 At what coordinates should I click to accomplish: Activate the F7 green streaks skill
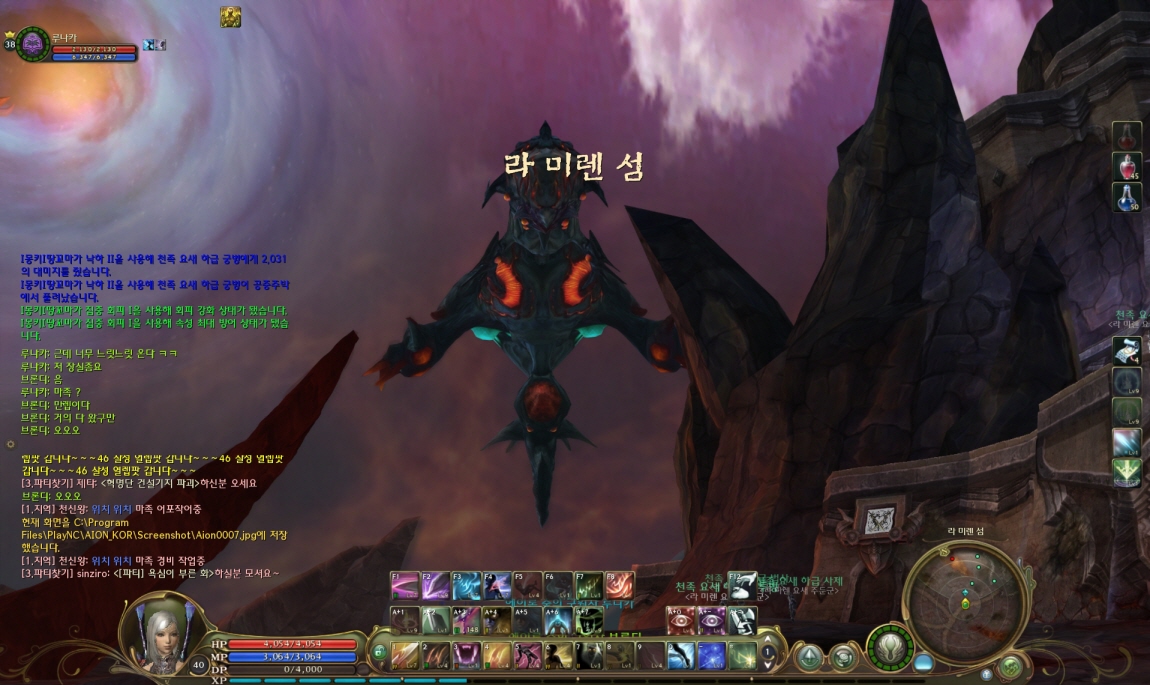(x=589, y=585)
